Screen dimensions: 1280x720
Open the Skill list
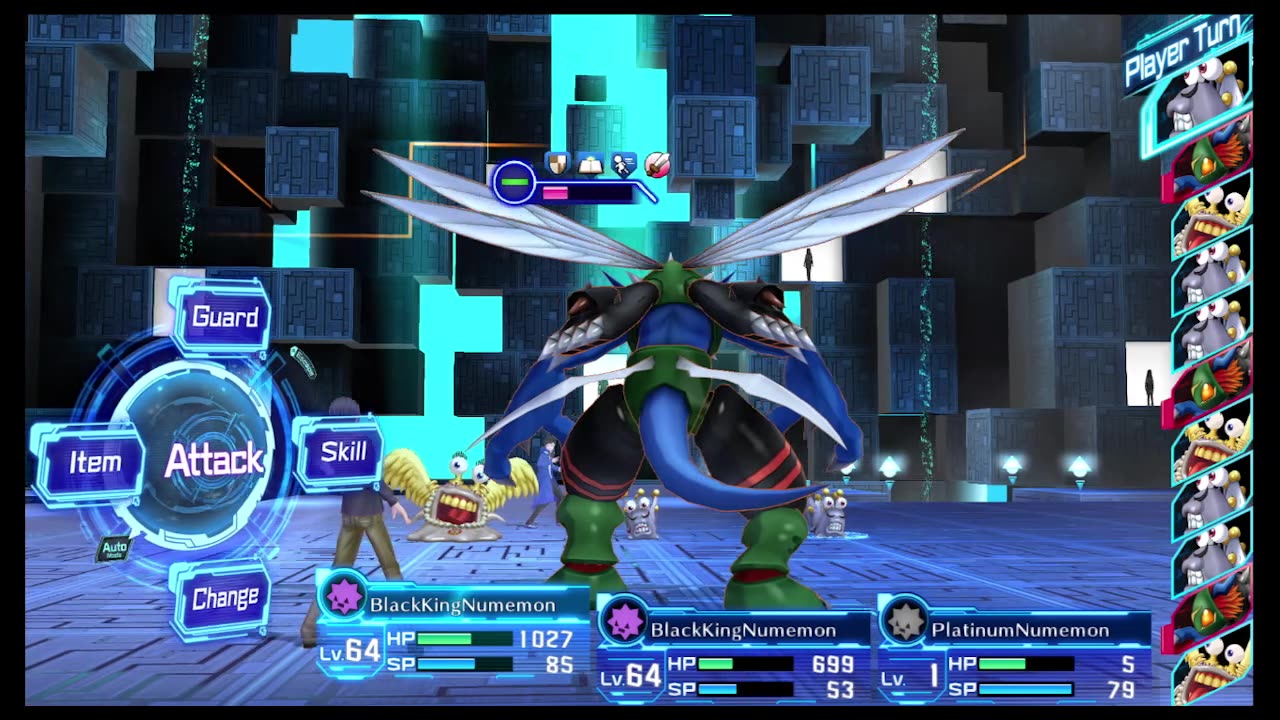[342, 452]
